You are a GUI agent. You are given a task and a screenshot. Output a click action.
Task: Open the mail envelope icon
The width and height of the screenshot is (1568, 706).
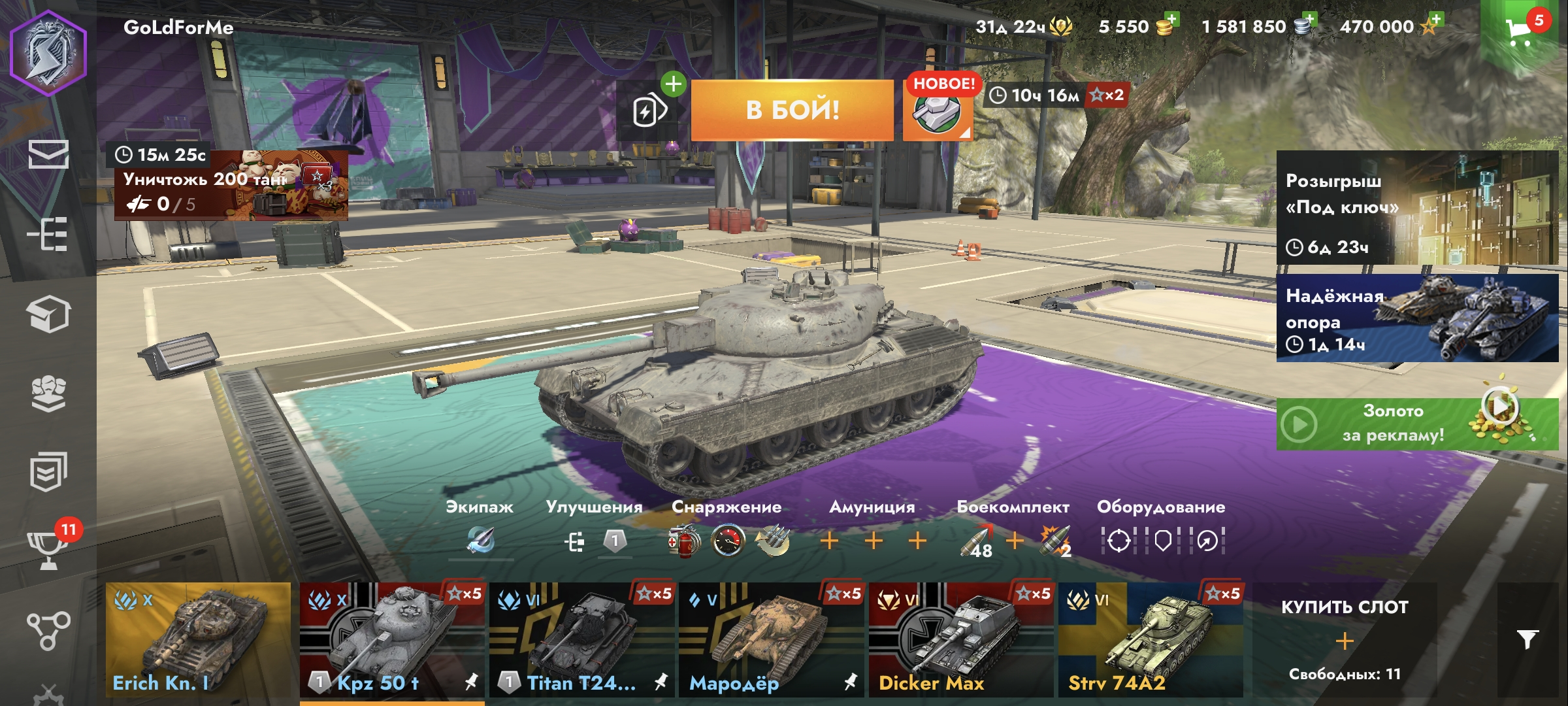48,155
